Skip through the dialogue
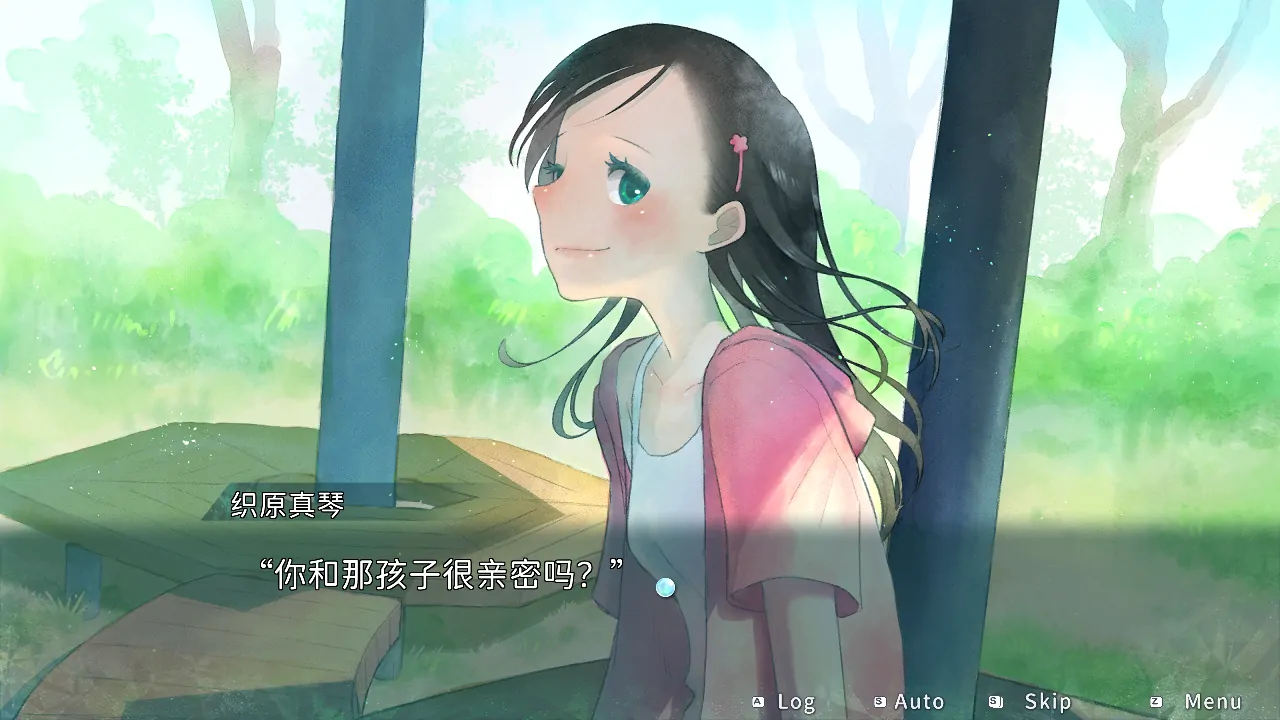 click(x=1034, y=702)
